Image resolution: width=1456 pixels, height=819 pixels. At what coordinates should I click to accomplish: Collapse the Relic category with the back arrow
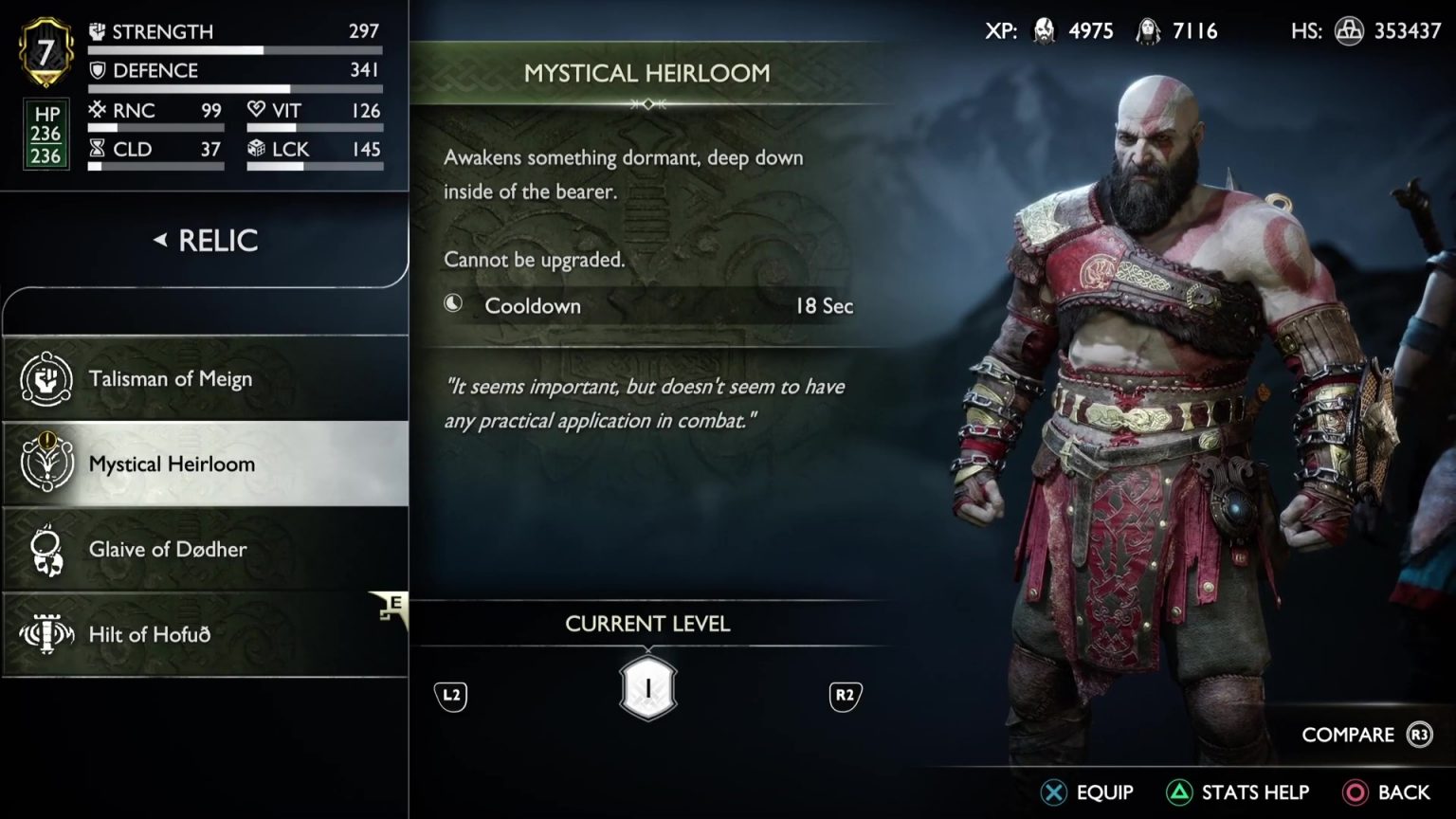pyautogui.click(x=159, y=241)
